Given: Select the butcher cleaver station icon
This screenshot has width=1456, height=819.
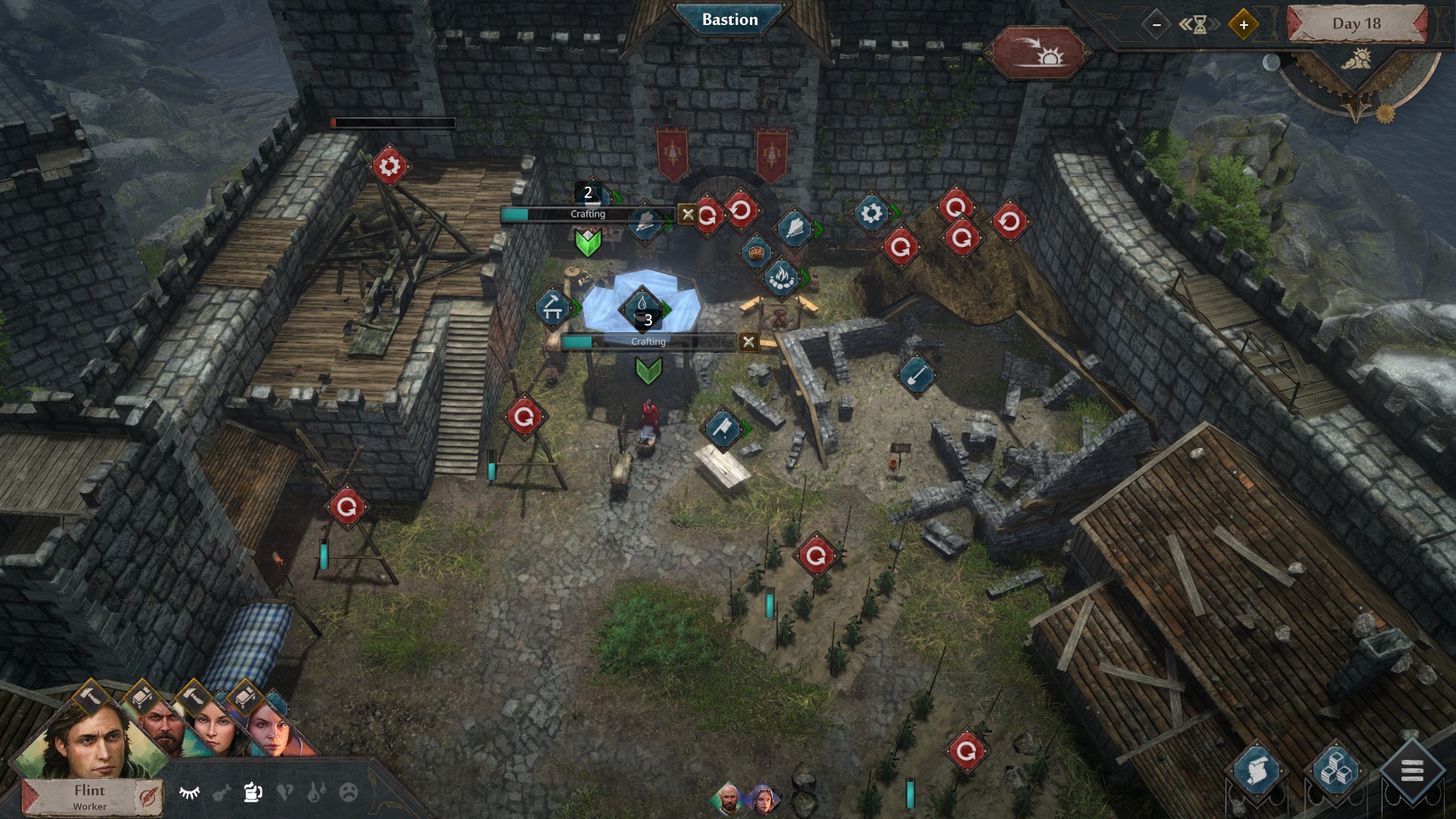Looking at the screenshot, I should [x=723, y=428].
